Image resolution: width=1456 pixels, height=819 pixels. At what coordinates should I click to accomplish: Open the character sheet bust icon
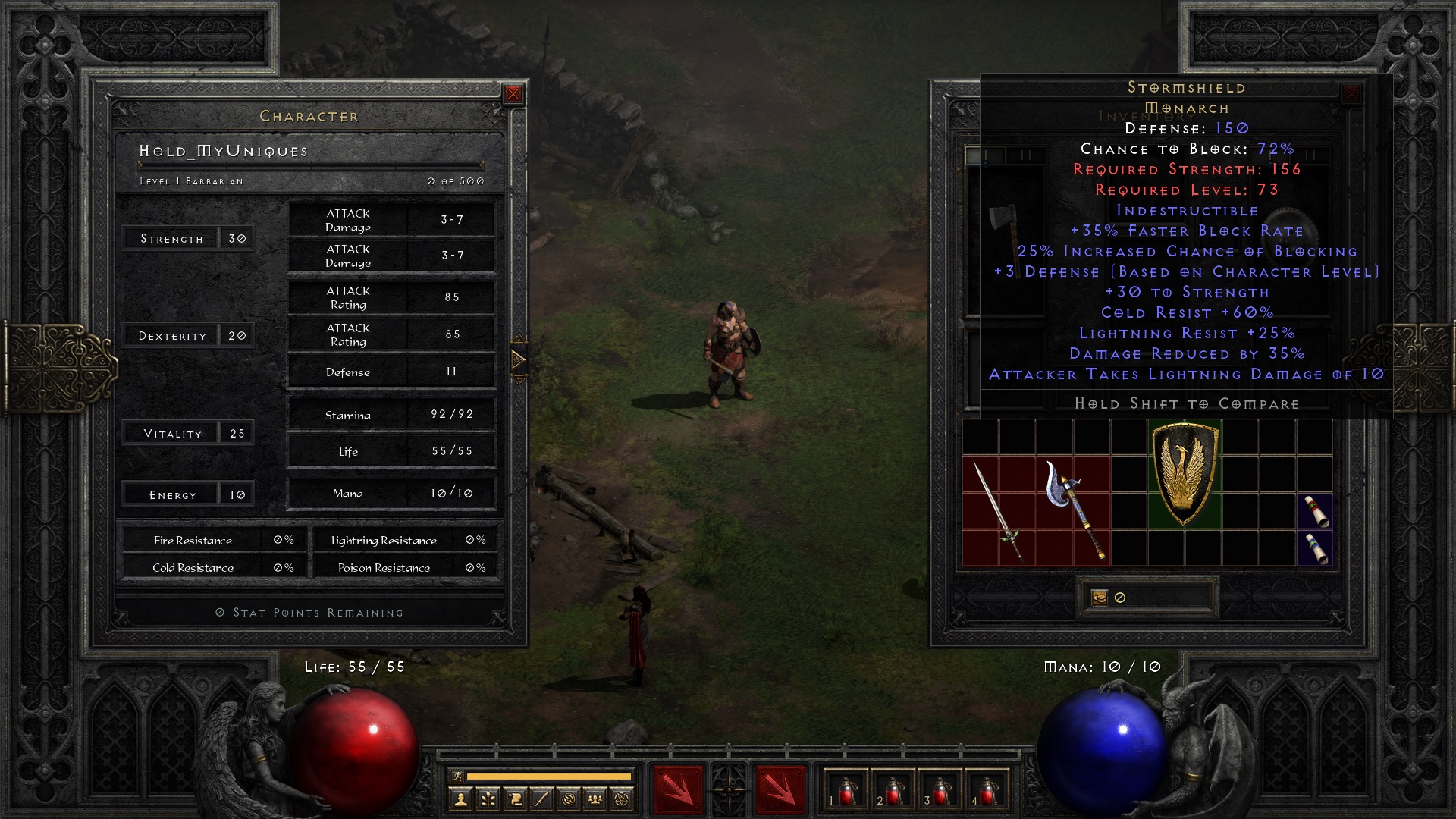click(460, 799)
